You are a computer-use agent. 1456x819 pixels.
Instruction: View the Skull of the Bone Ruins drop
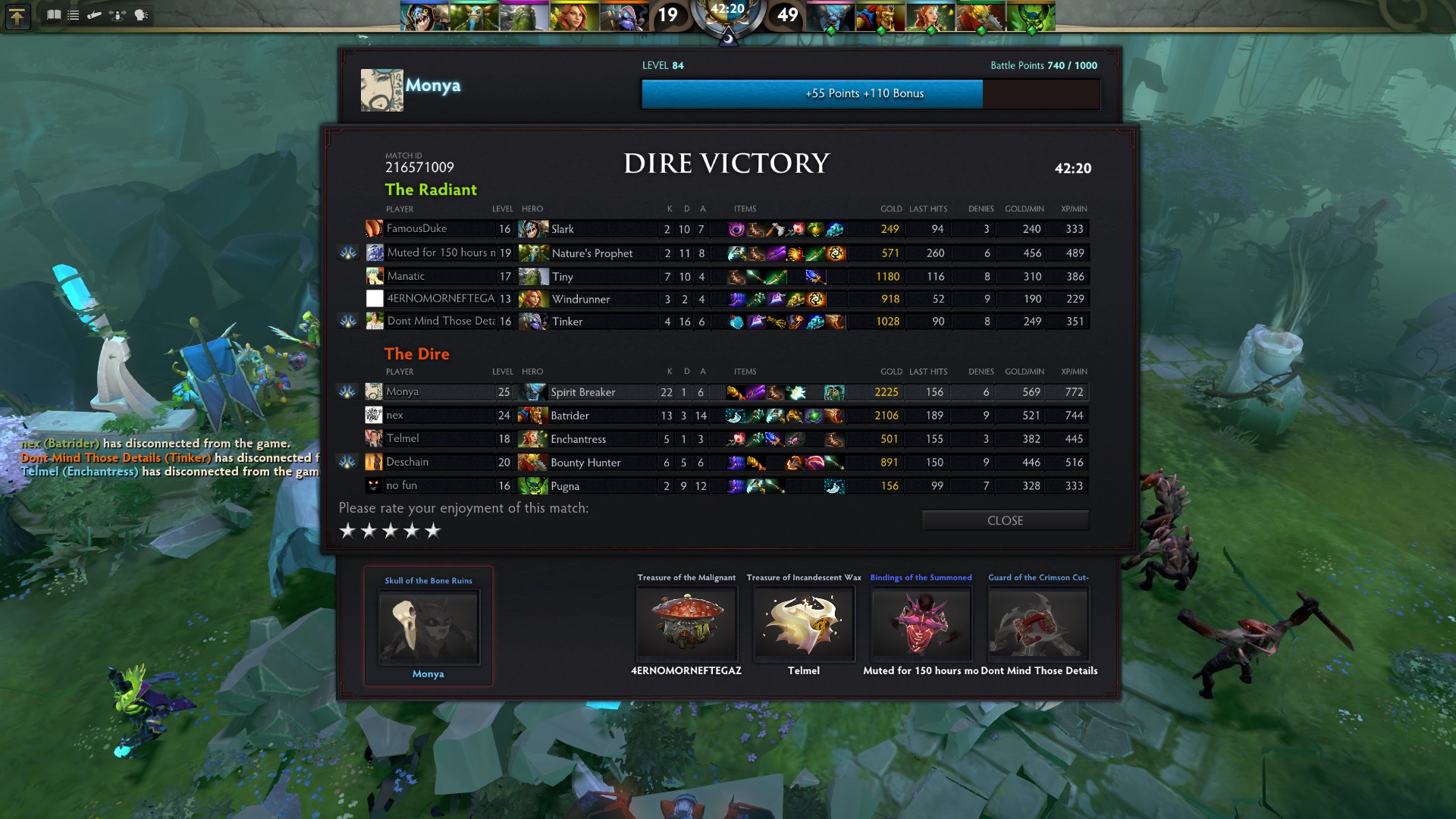coord(428,627)
